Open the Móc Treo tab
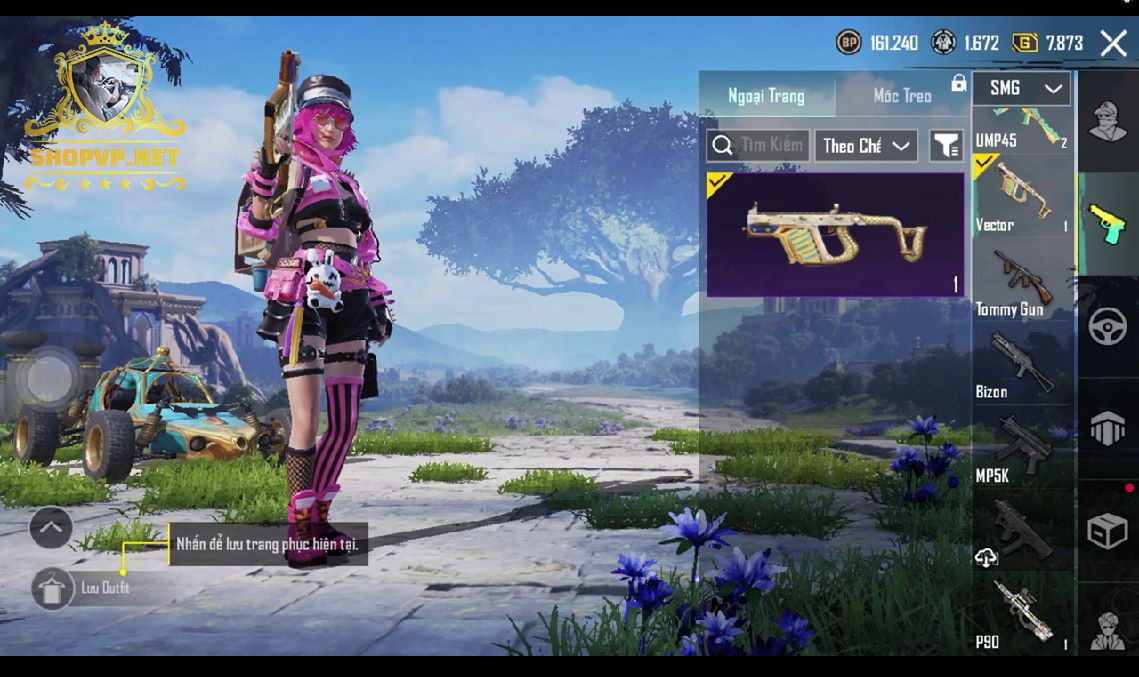1139x677 pixels. [x=902, y=96]
